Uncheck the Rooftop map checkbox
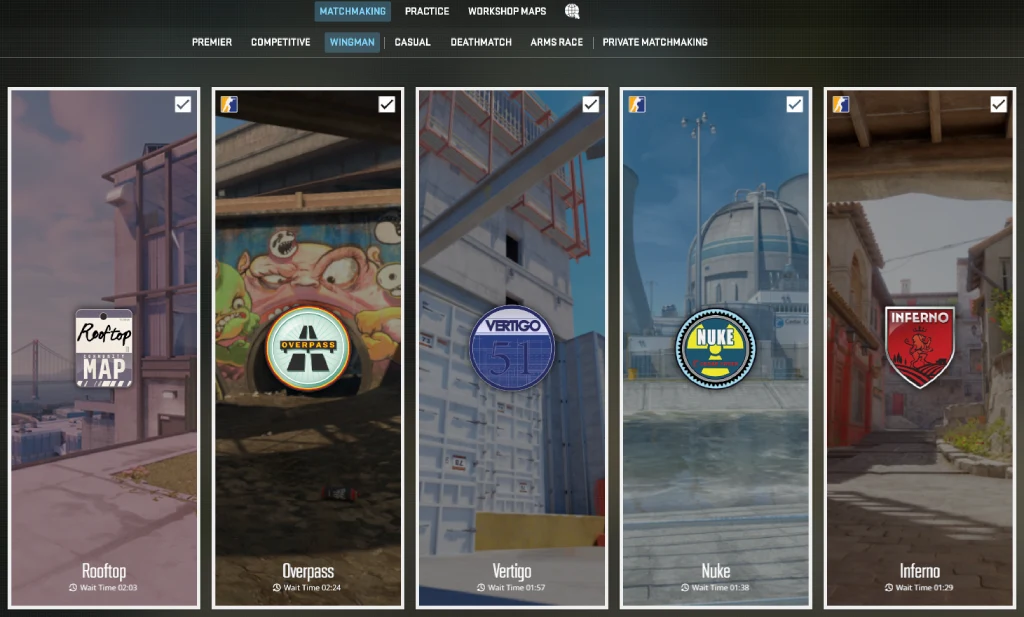The height and width of the screenshot is (617, 1024). [183, 104]
